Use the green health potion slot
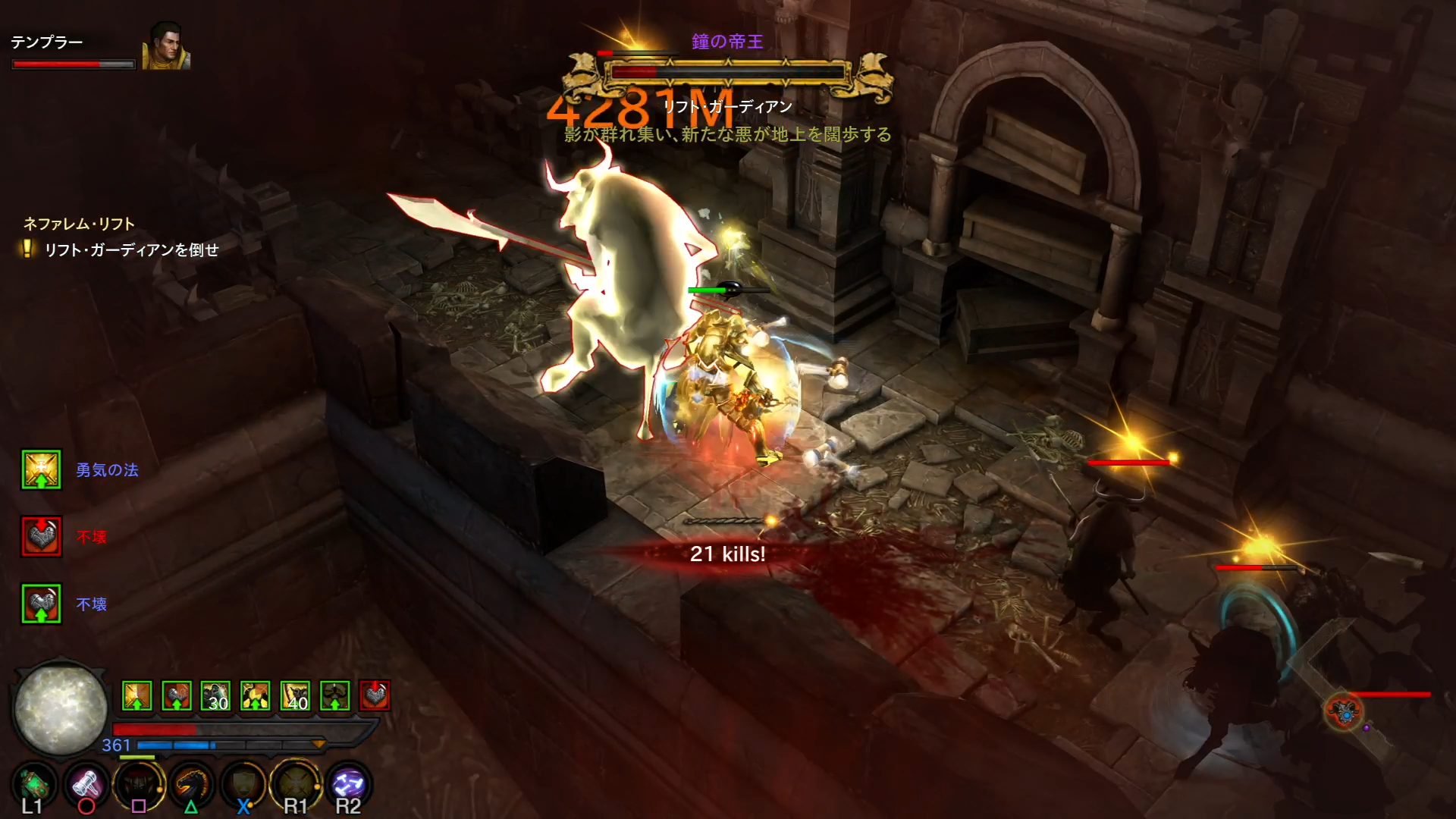This screenshot has width=1456, height=819. click(33, 786)
